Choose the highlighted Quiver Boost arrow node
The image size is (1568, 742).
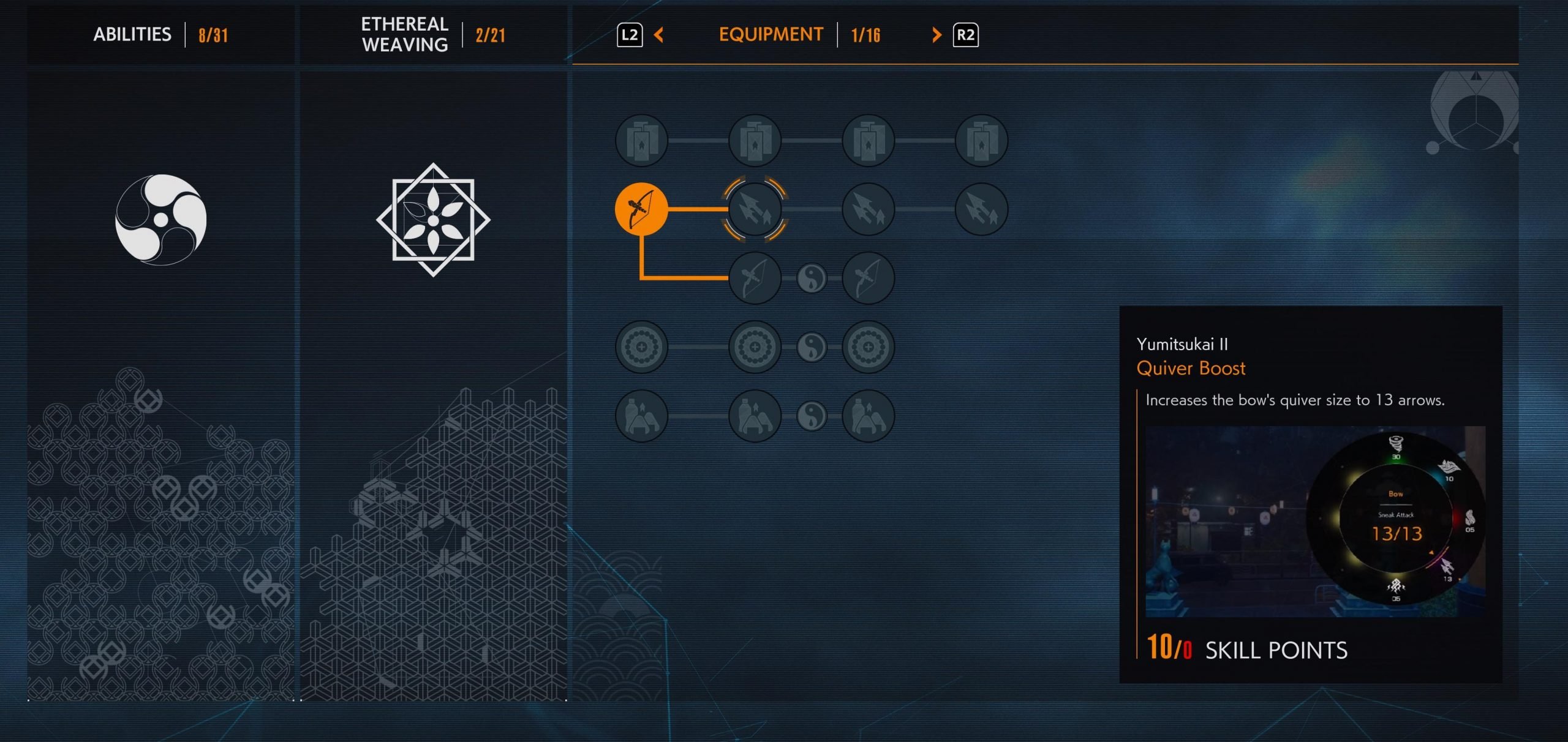click(755, 209)
